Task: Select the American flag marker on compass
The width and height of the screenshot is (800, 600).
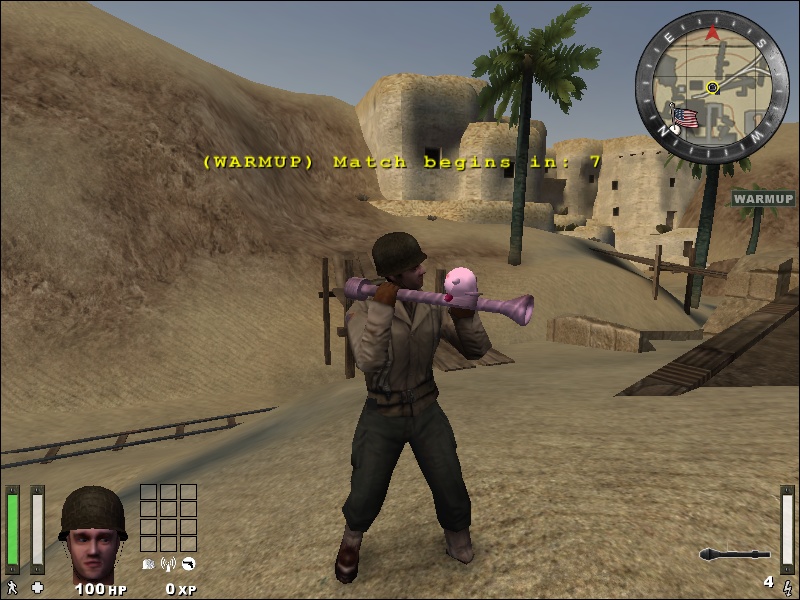Action: point(685,119)
